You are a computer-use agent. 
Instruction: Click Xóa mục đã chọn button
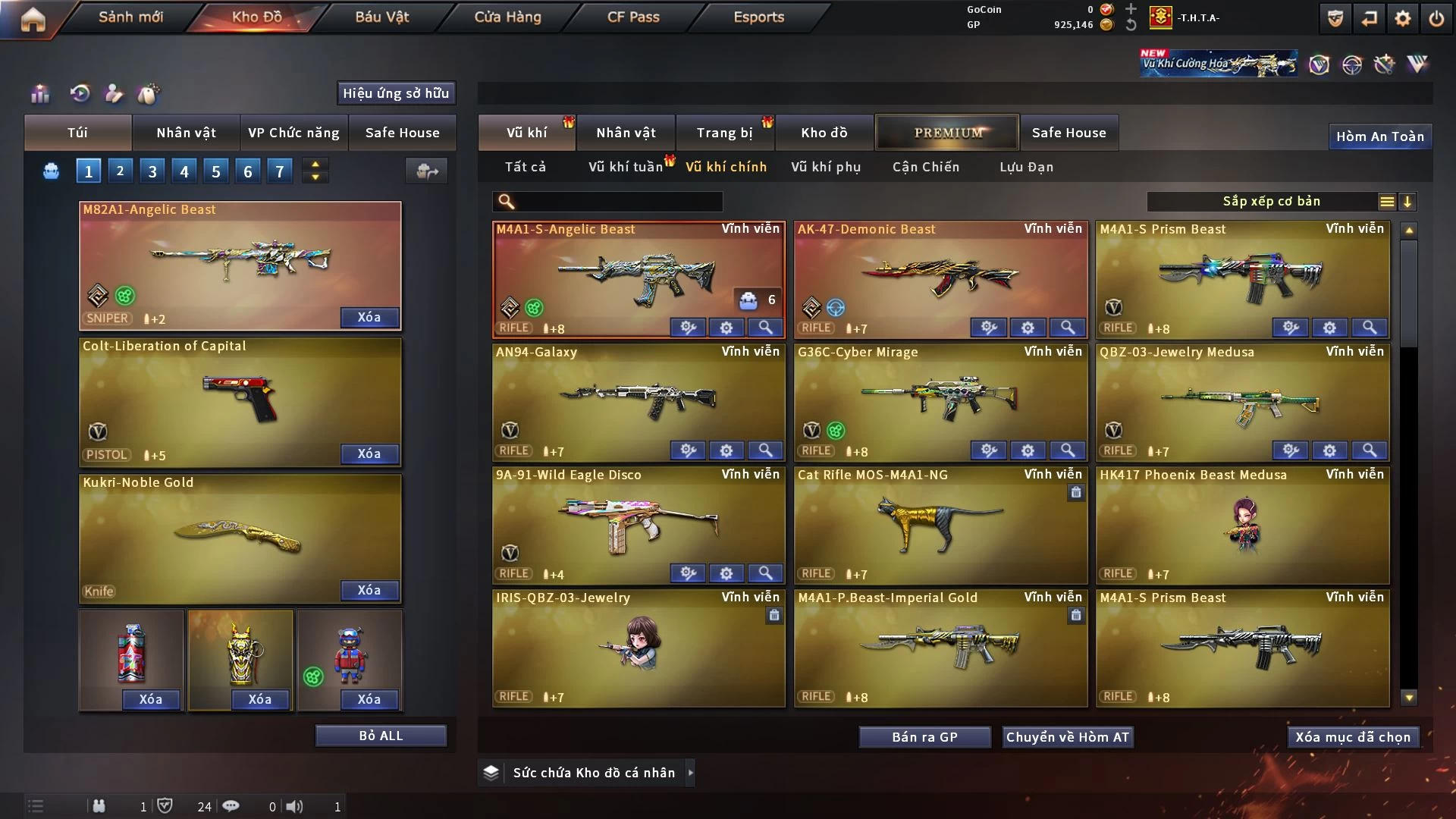(1353, 737)
